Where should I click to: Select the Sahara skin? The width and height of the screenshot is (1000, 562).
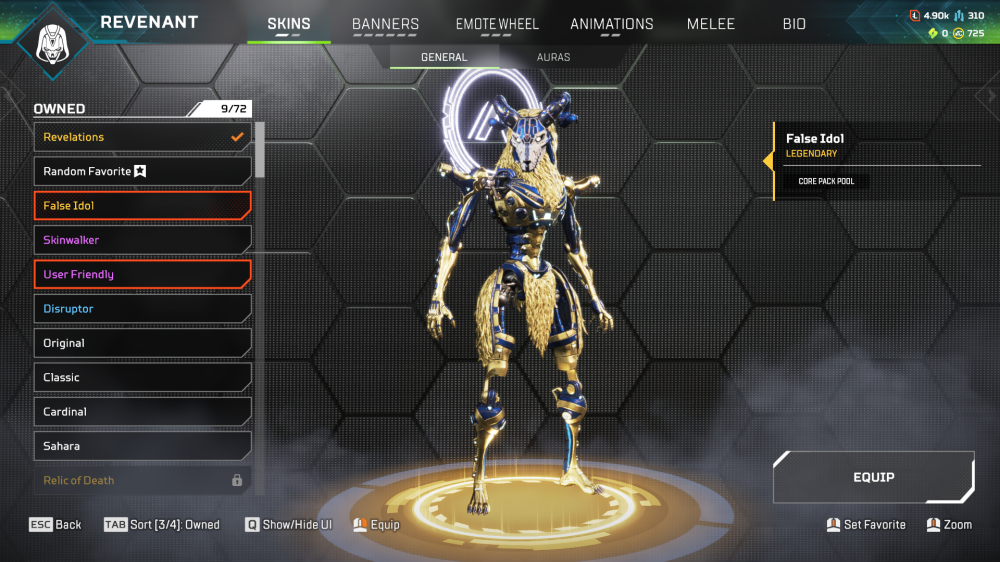point(142,446)
